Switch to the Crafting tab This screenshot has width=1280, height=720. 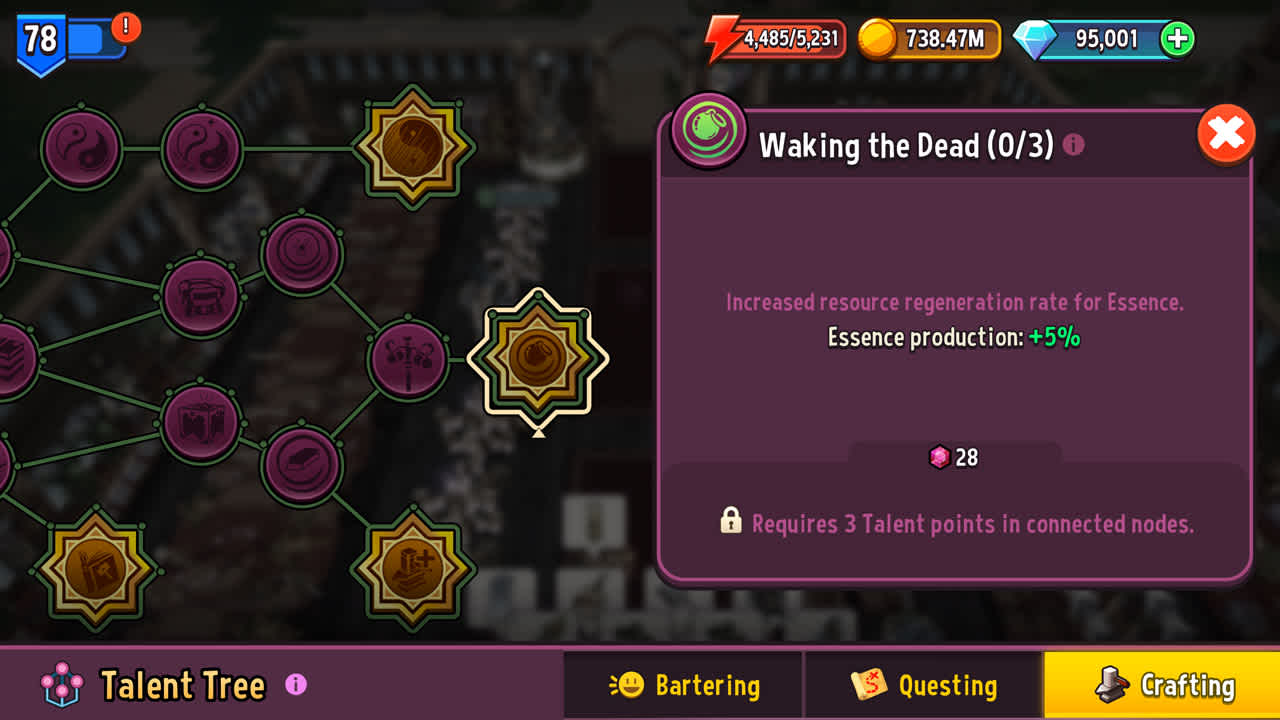coord(1162,685)
